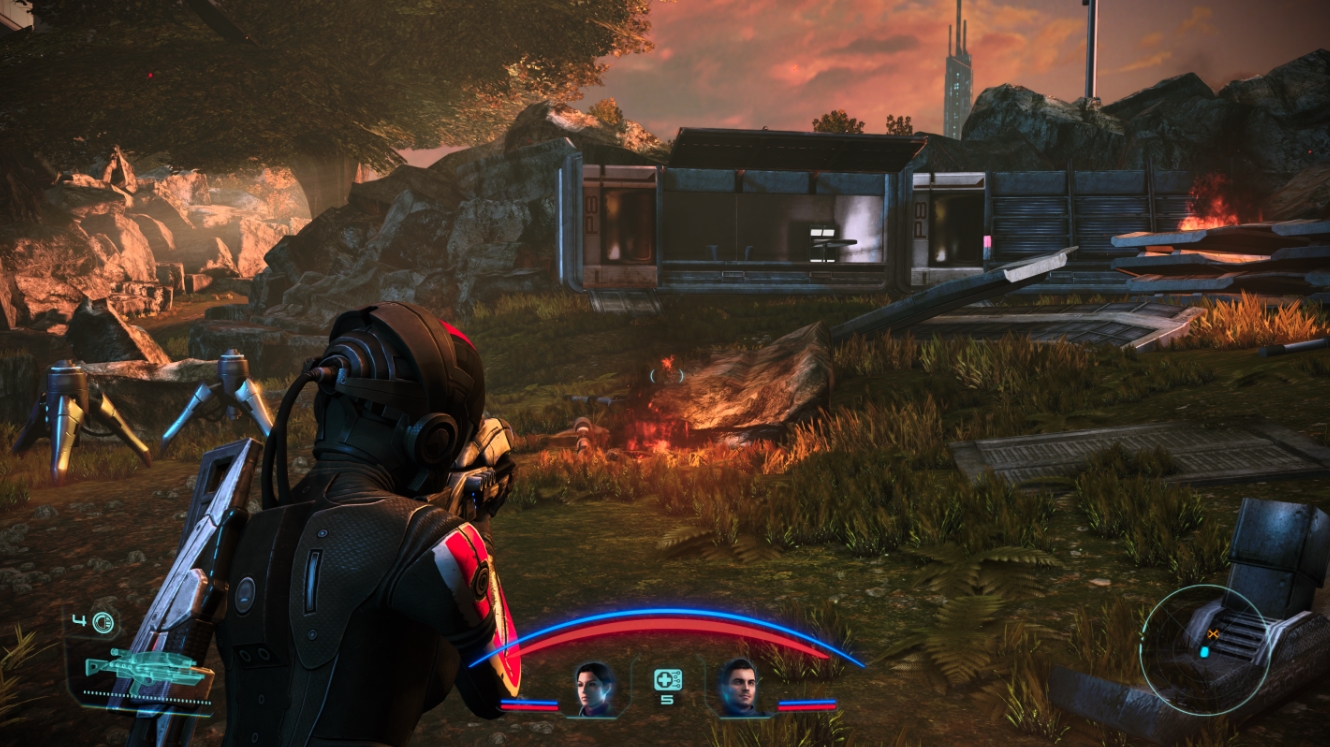
Task: Select the medi-gel counter showing 5
Action: 666,700
